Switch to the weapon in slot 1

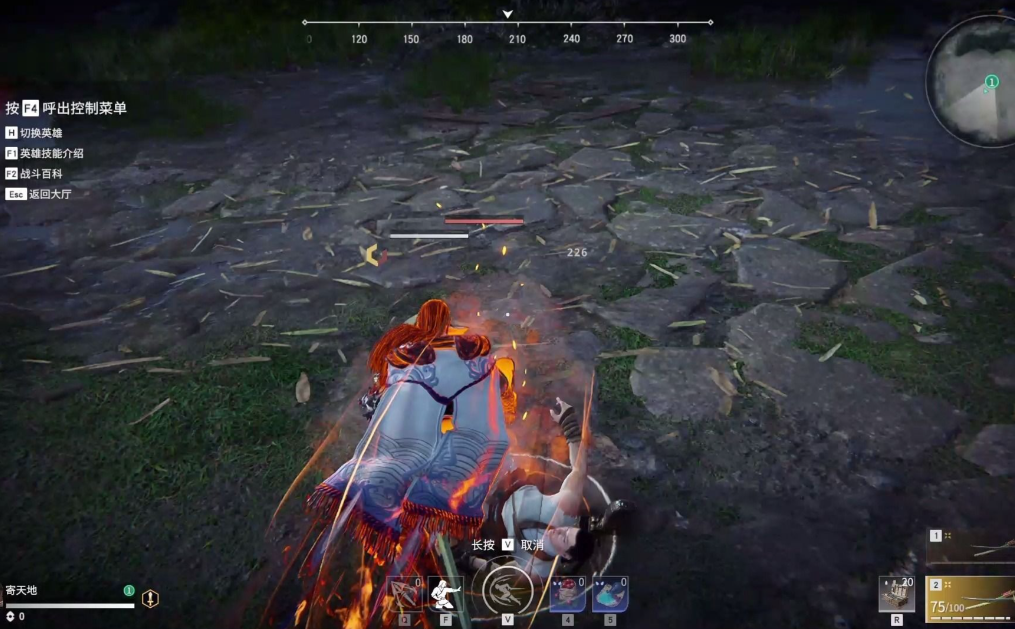click(x=971, y=549)
